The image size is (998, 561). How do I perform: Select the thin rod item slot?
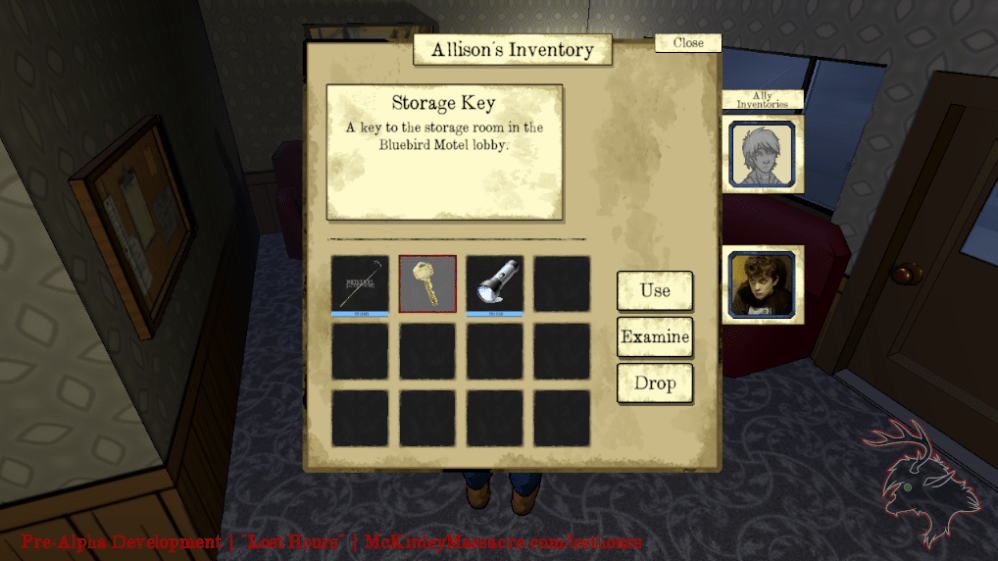coord(360,284)
